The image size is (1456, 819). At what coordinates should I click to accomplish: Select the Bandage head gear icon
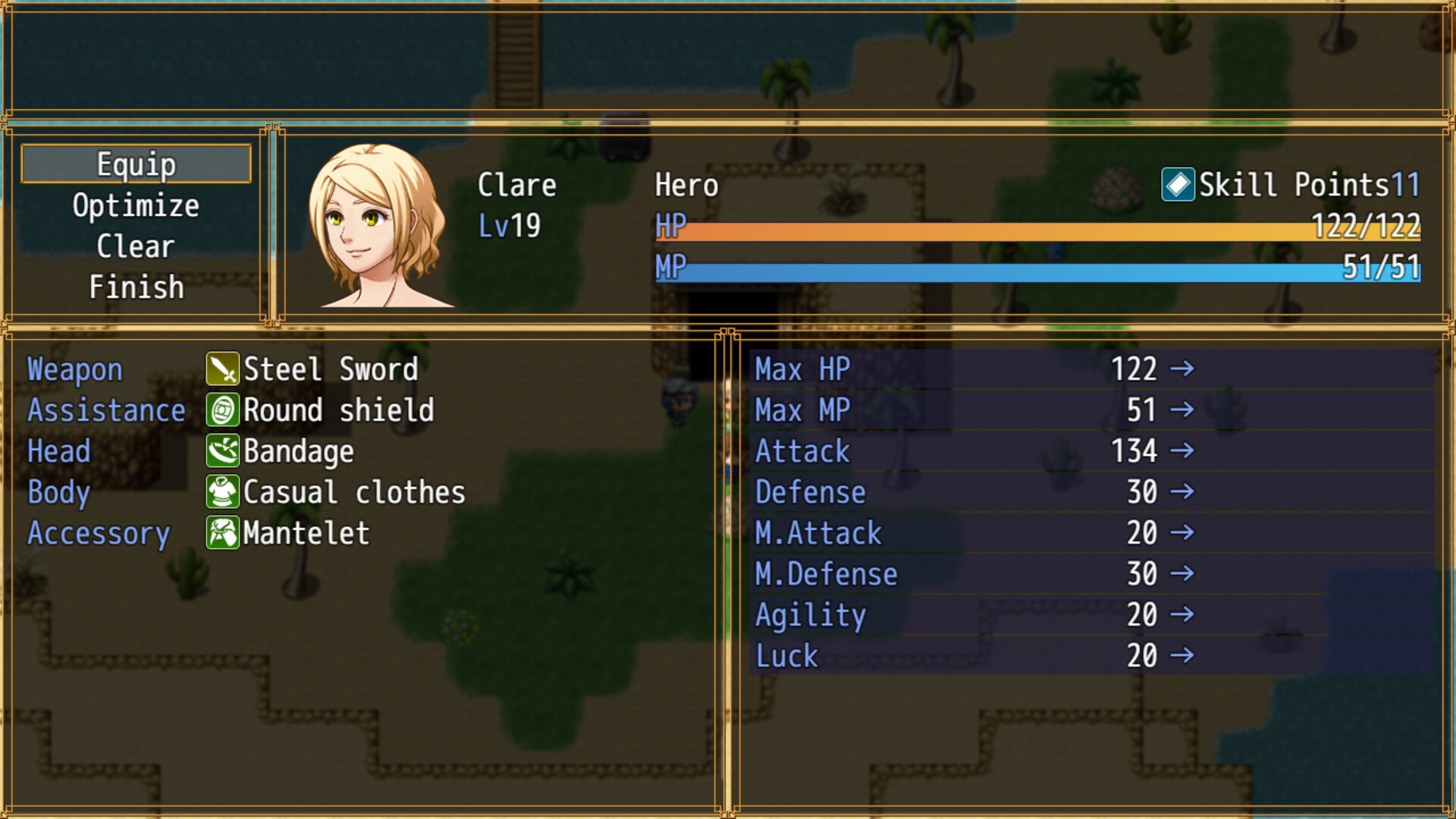(222, 451)
